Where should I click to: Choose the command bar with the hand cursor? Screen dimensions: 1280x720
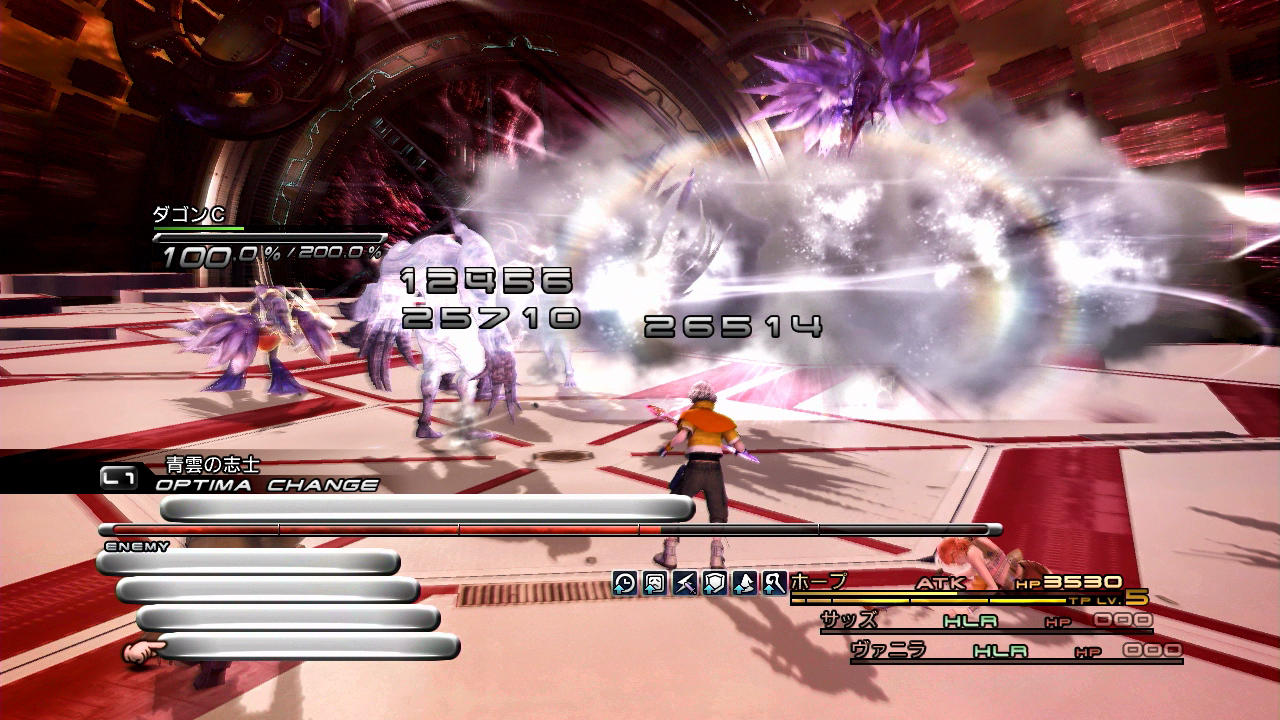[308, 647]
